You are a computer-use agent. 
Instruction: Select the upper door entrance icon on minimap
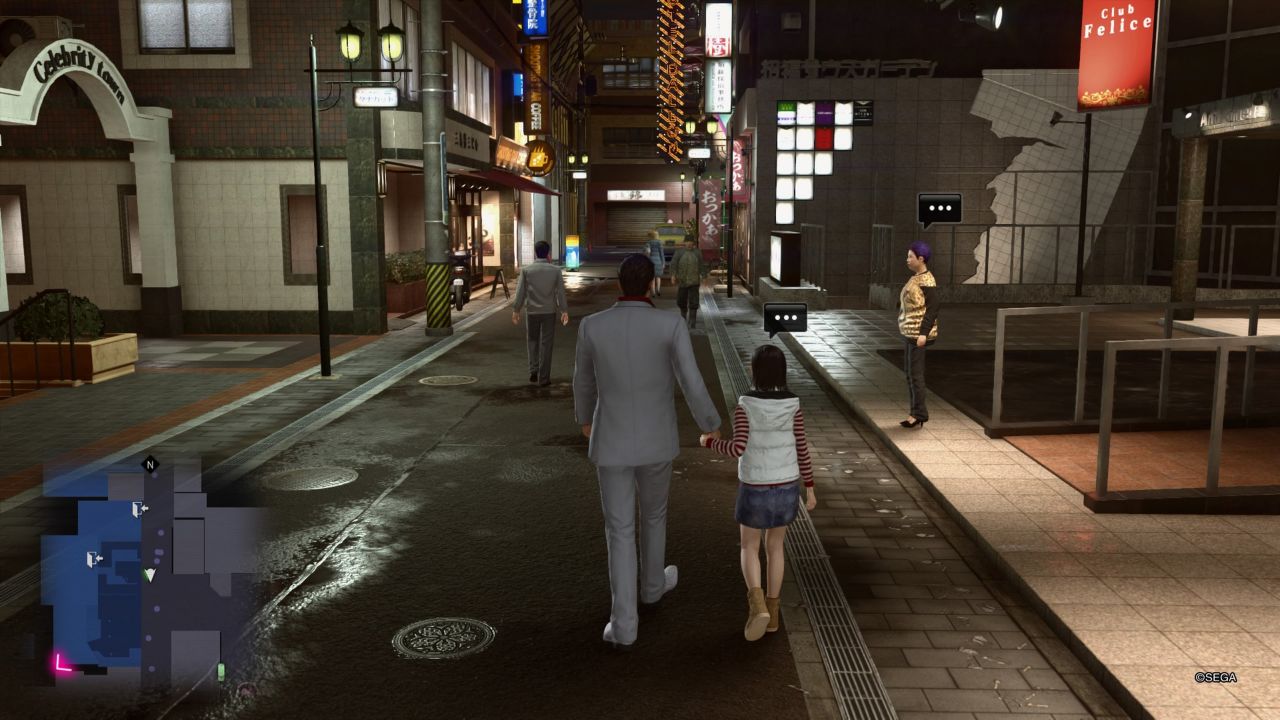tap(139, 509)
